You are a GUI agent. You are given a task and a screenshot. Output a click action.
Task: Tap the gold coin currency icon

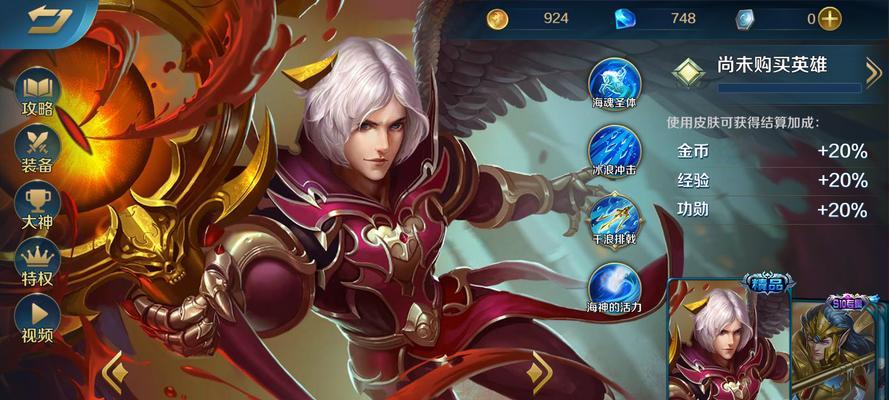click(498, 18)
